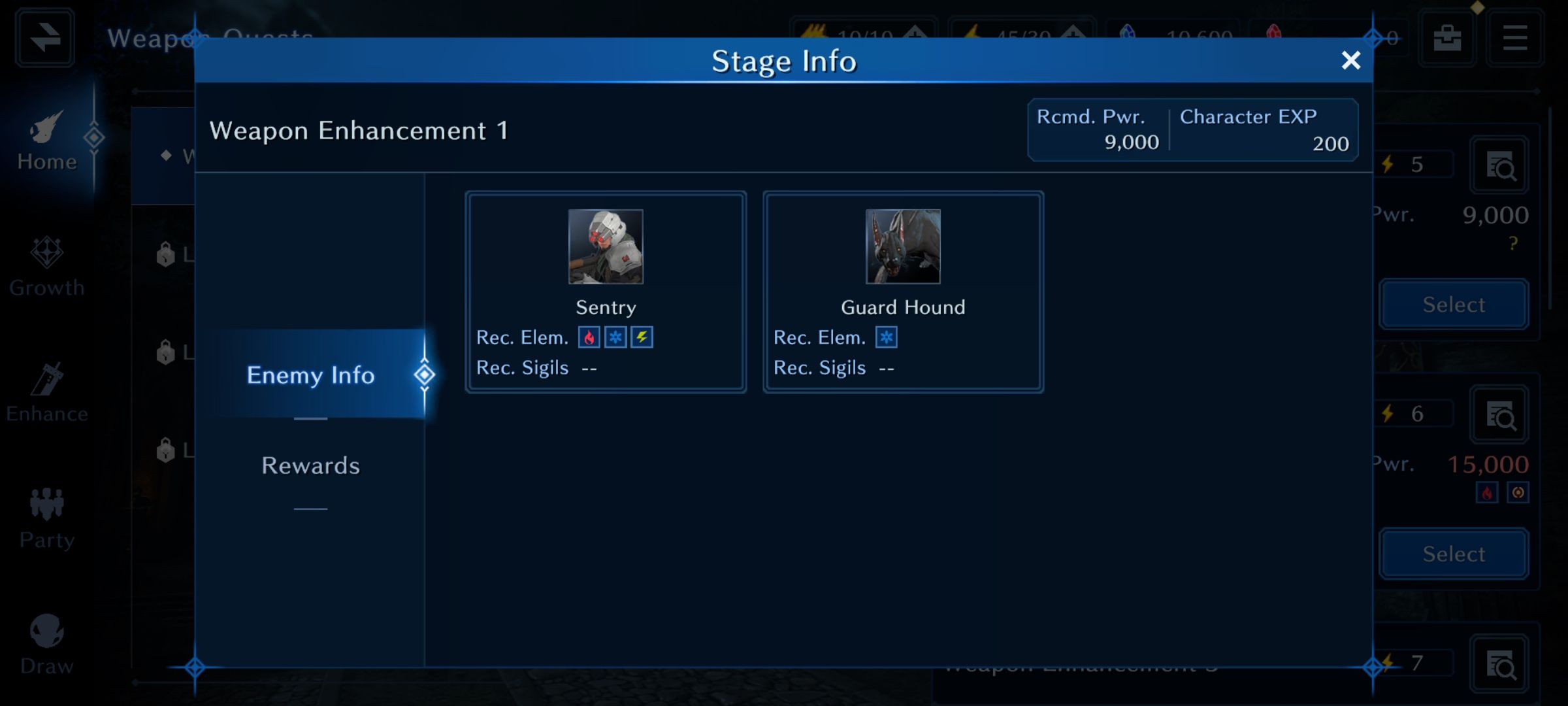Screen dimensions: 1568x706
Task: Open the Guard Hound enemy card
Action: [x=903, y=292]
